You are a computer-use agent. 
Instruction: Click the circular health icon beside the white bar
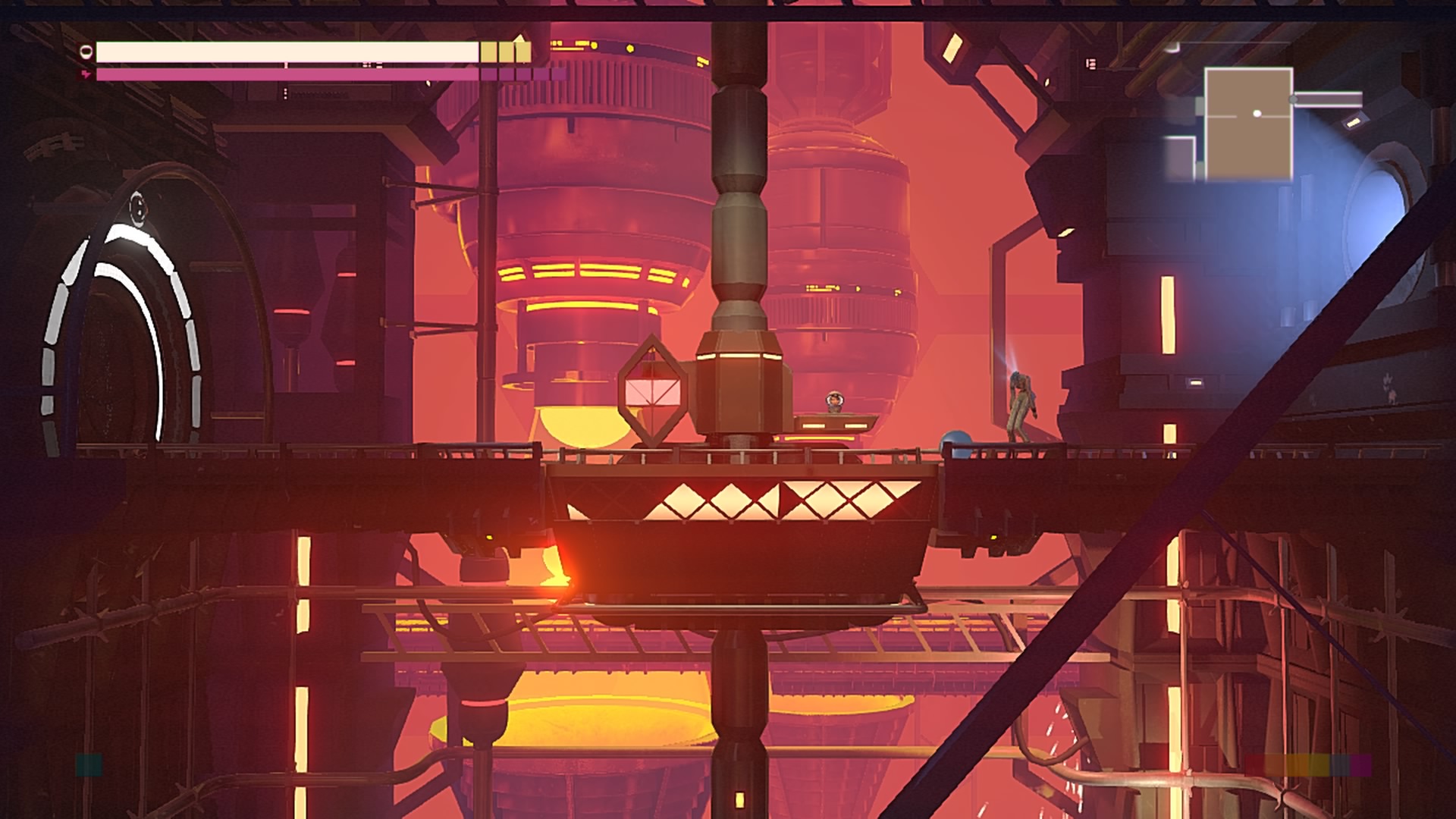[x=86, y=51]
